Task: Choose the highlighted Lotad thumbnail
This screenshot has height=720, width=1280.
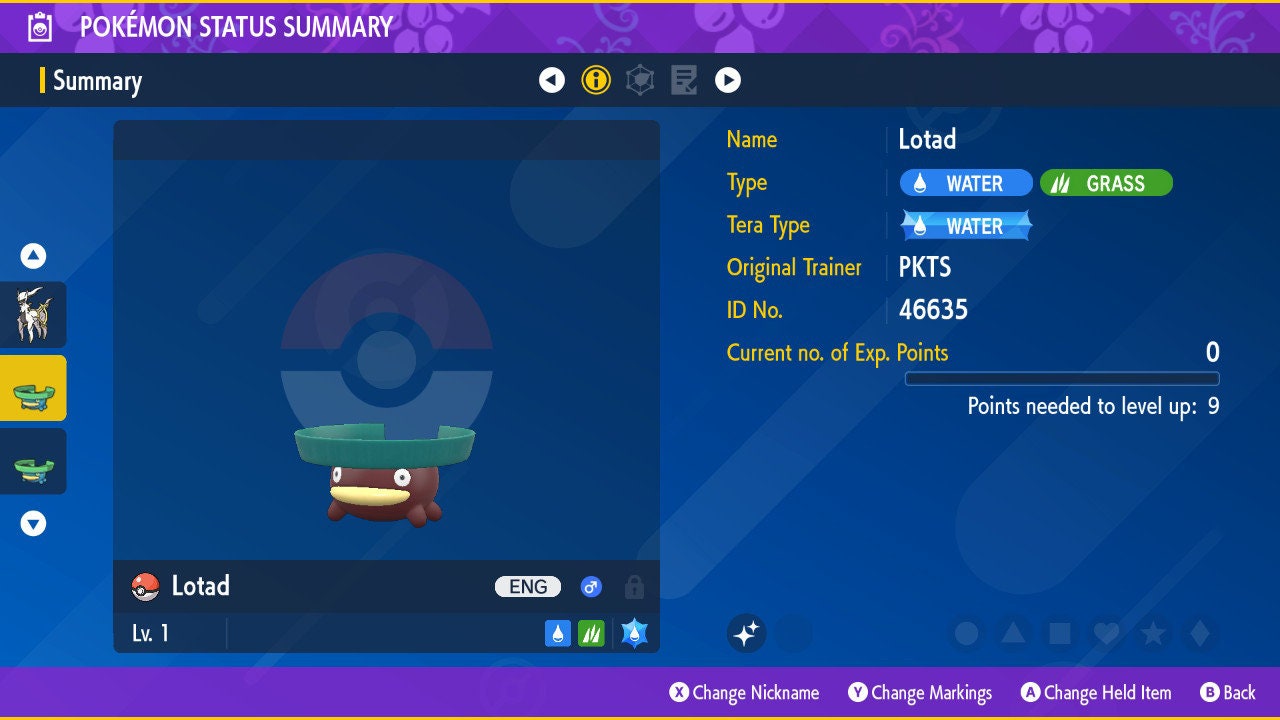Action: pyautogui.click(x=33, y=388)
